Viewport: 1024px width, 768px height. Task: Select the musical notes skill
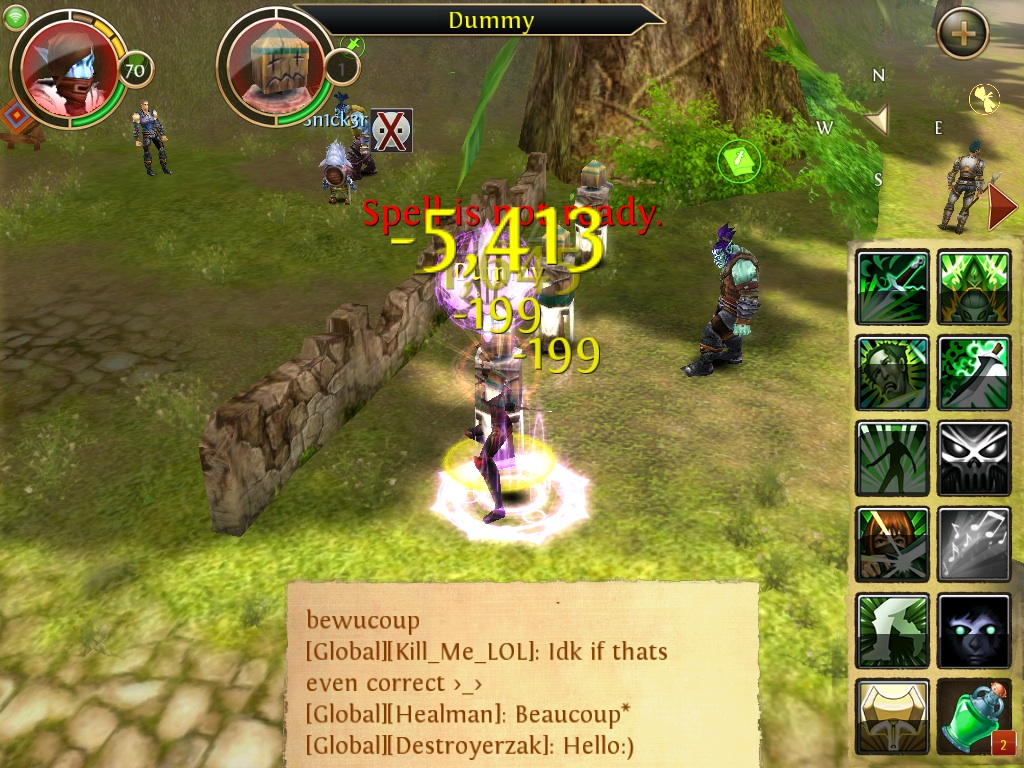click(x=974, y=545)
